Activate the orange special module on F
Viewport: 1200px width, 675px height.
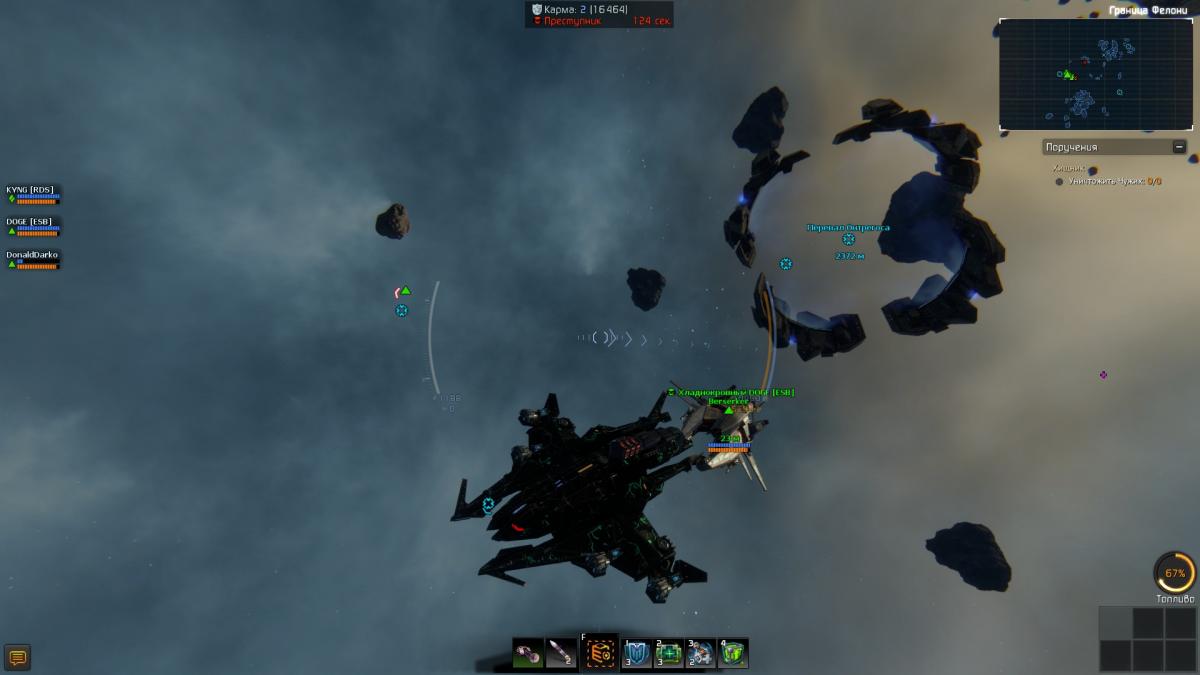tap(601, 654)
